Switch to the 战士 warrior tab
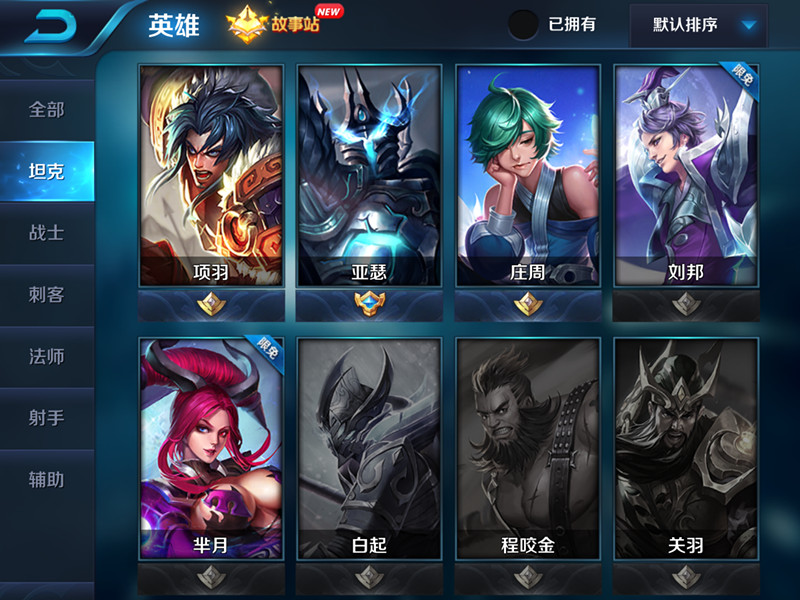The height and width of the screenshot is (600, 800). (47, 233)
